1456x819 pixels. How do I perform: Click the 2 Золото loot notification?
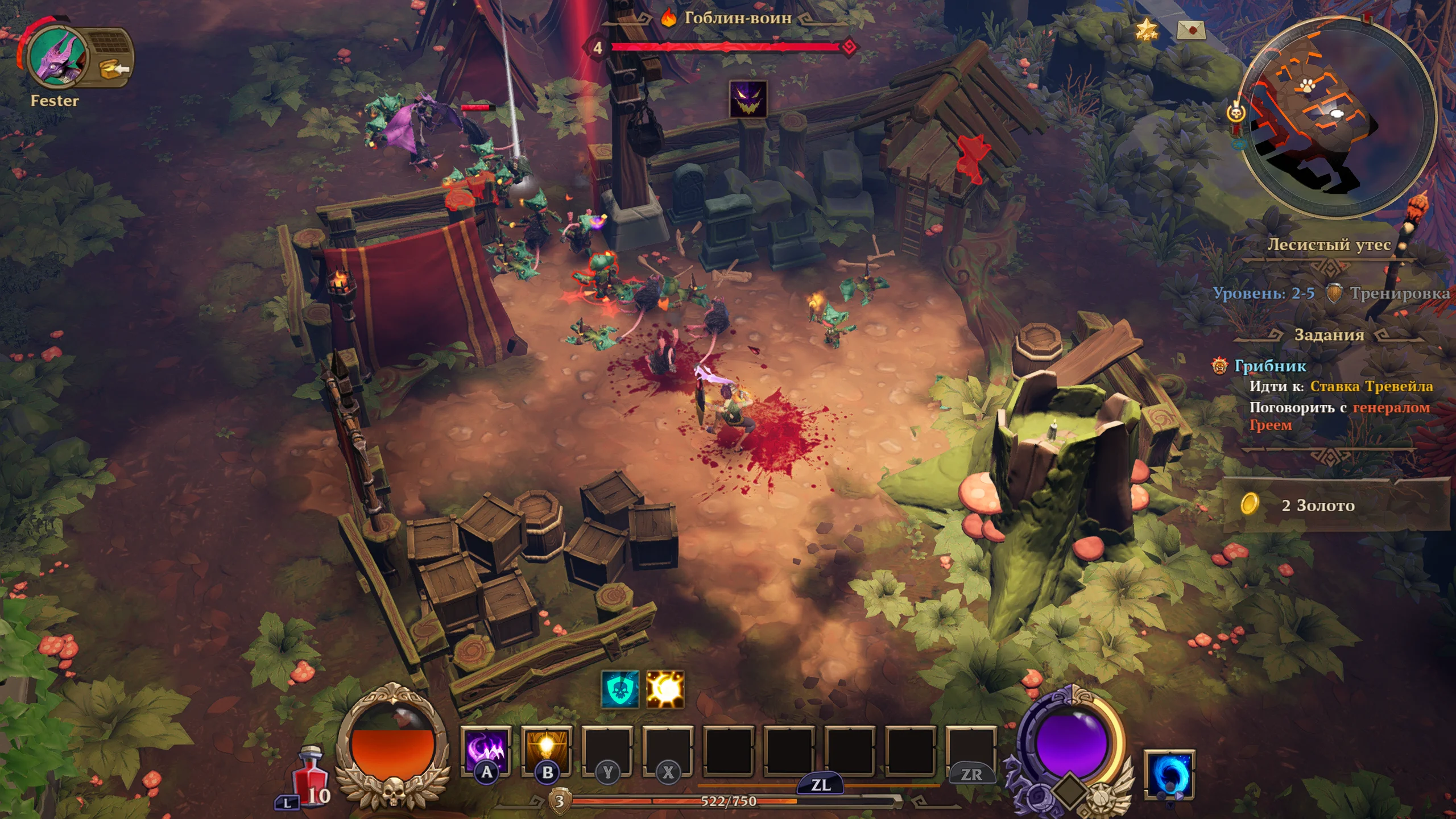click(1317, 505)
